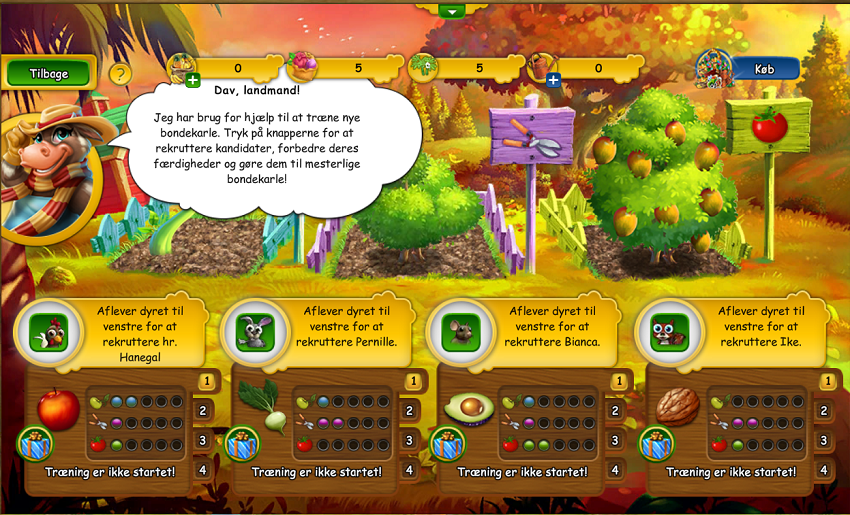Select the rooster icon to recruit hr. Hanegal
The height and width of the screenshot is (515, 850).
48,333
